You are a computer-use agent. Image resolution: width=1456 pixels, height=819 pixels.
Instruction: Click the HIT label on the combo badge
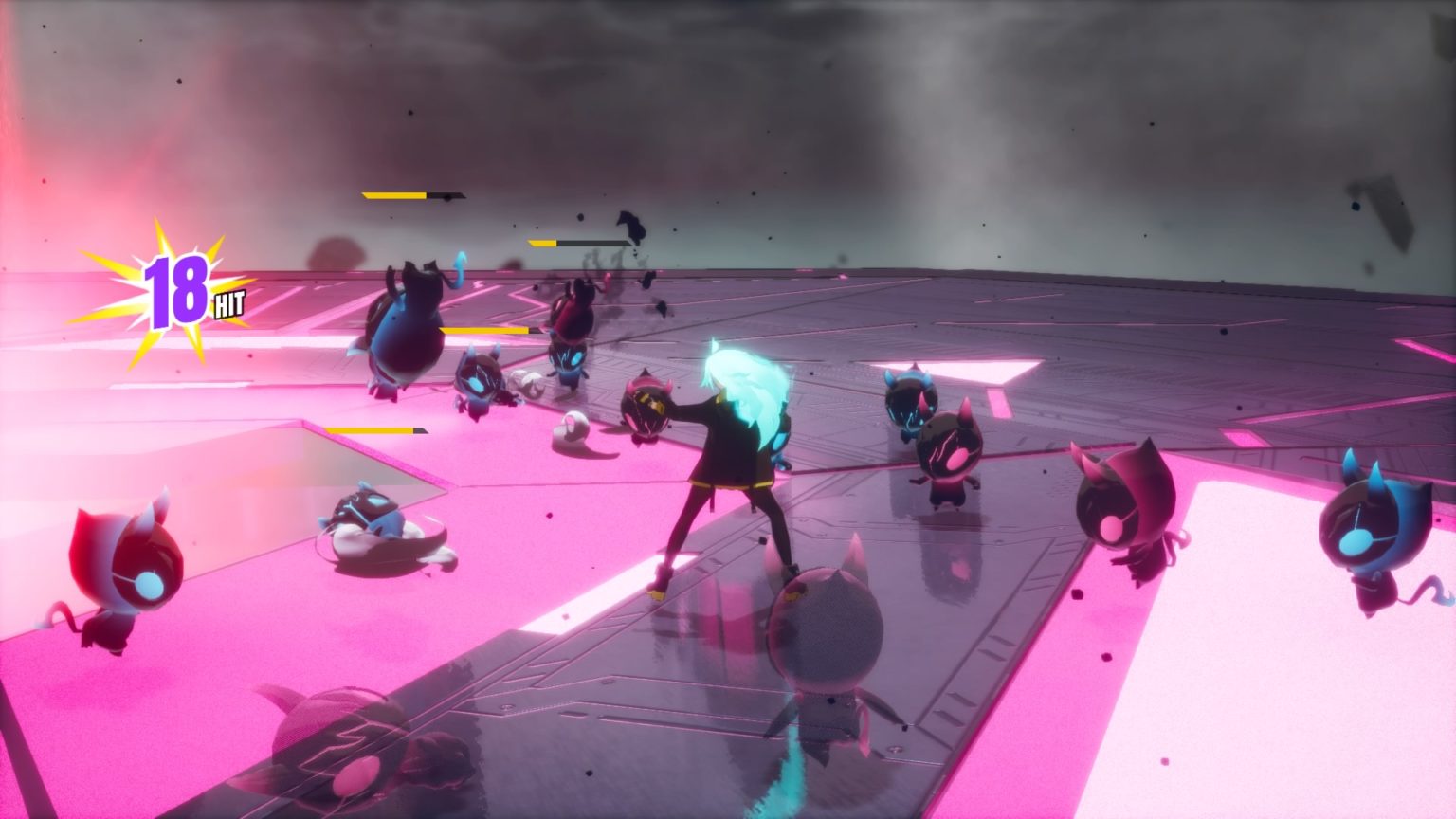click(x=228, y=305)
